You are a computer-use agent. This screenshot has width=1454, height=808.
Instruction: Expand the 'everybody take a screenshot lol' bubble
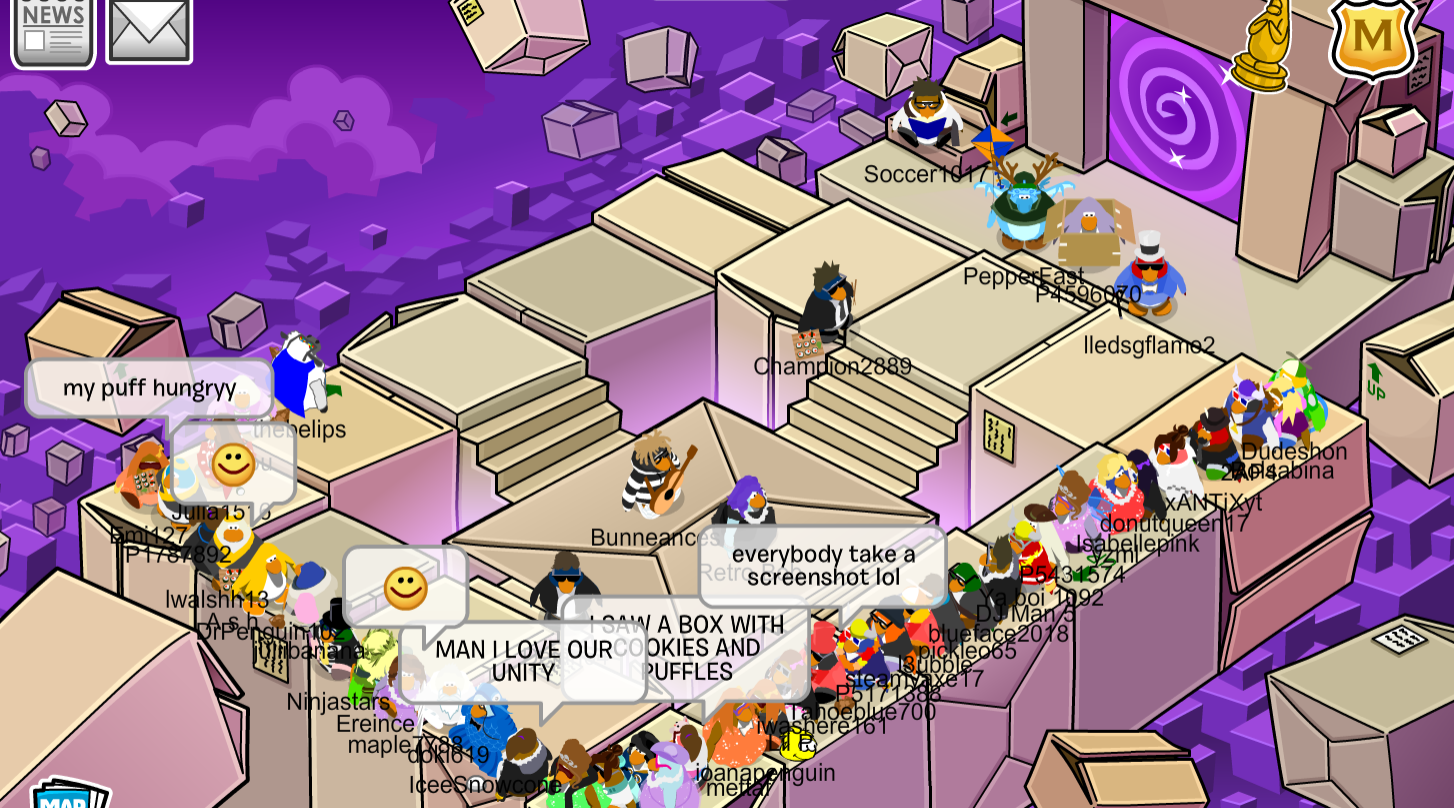point(825,565)
